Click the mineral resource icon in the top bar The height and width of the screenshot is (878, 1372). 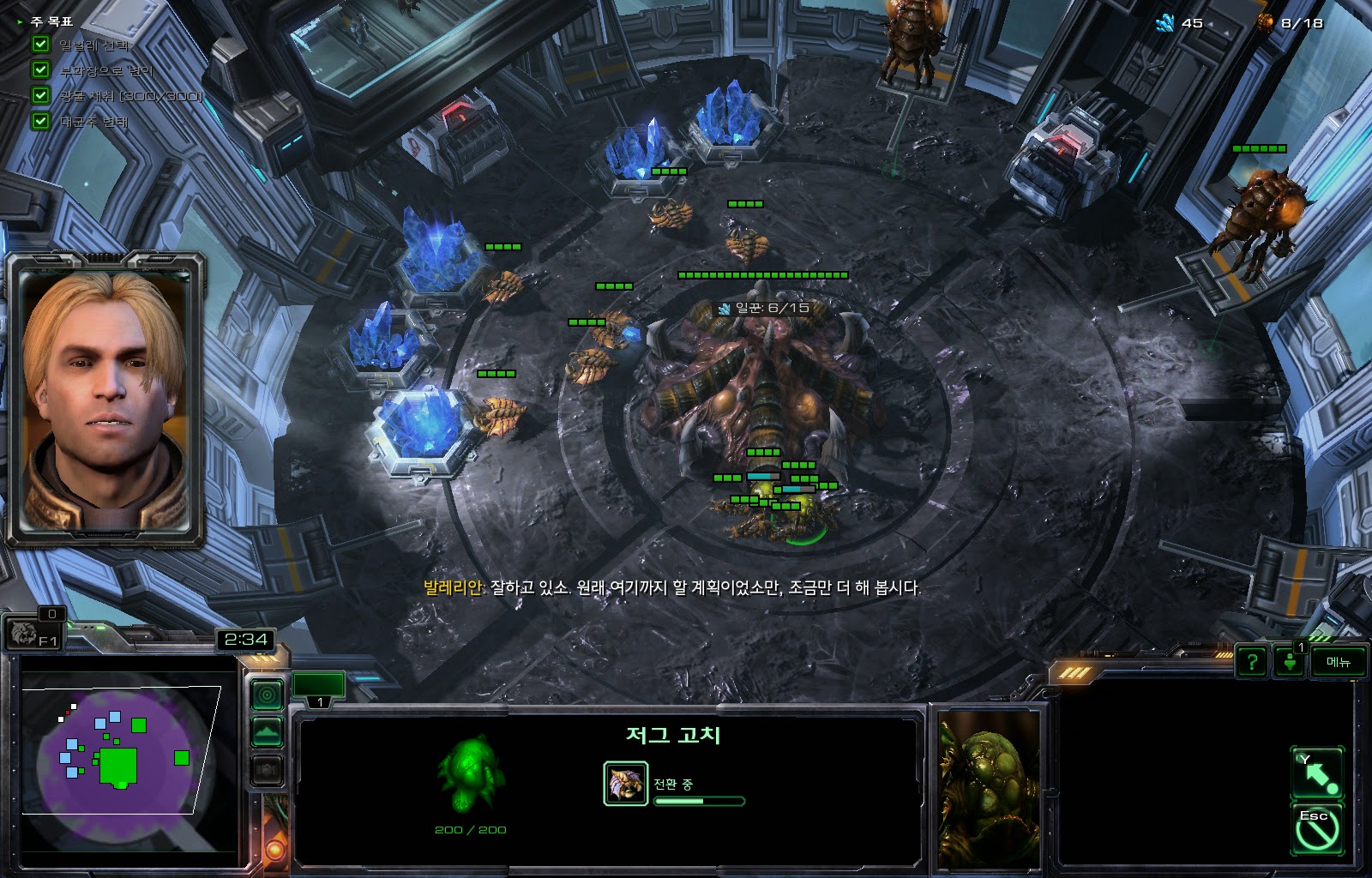(x=1165, y=23)
